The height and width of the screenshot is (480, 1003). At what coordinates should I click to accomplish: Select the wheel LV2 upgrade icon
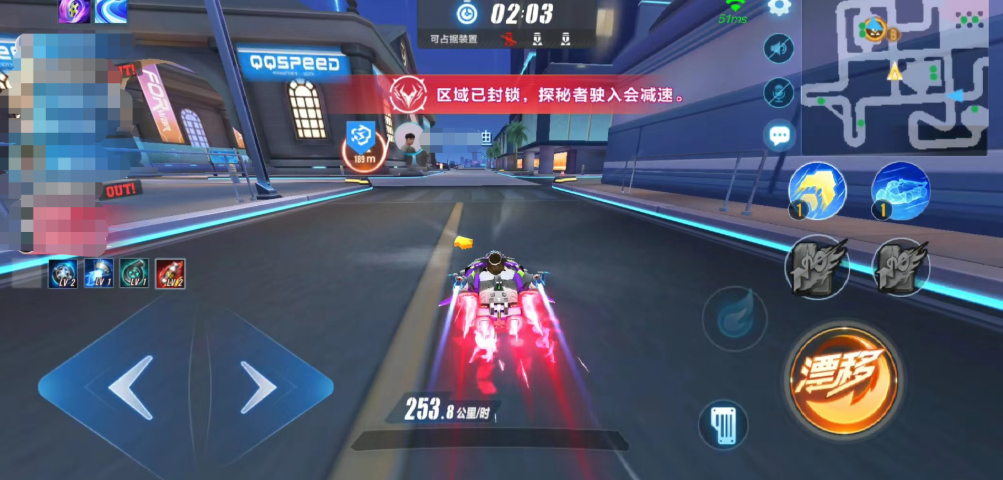pos(64,273)
